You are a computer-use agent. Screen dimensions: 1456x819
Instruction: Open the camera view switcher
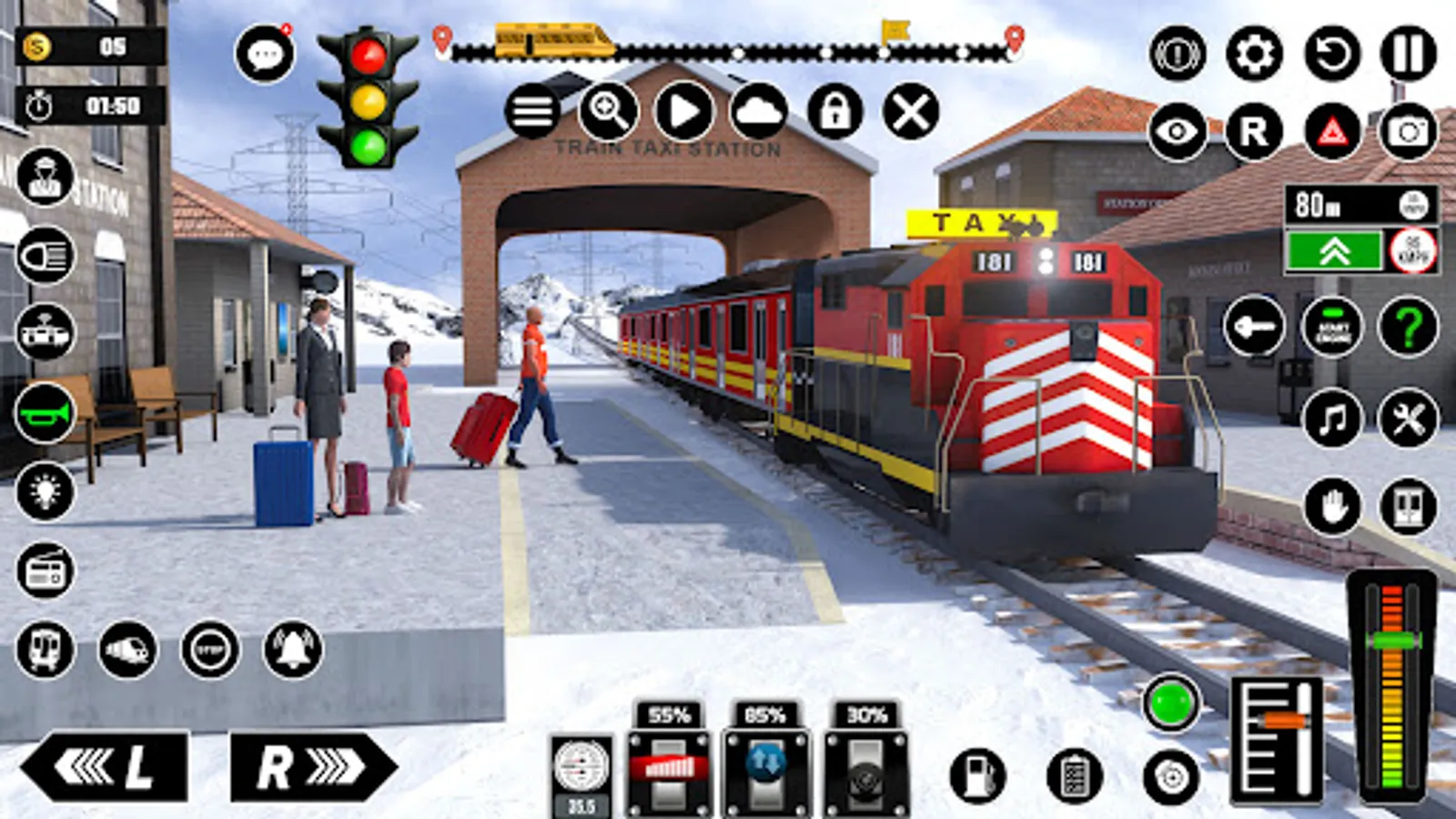[x=1409, y=132]
